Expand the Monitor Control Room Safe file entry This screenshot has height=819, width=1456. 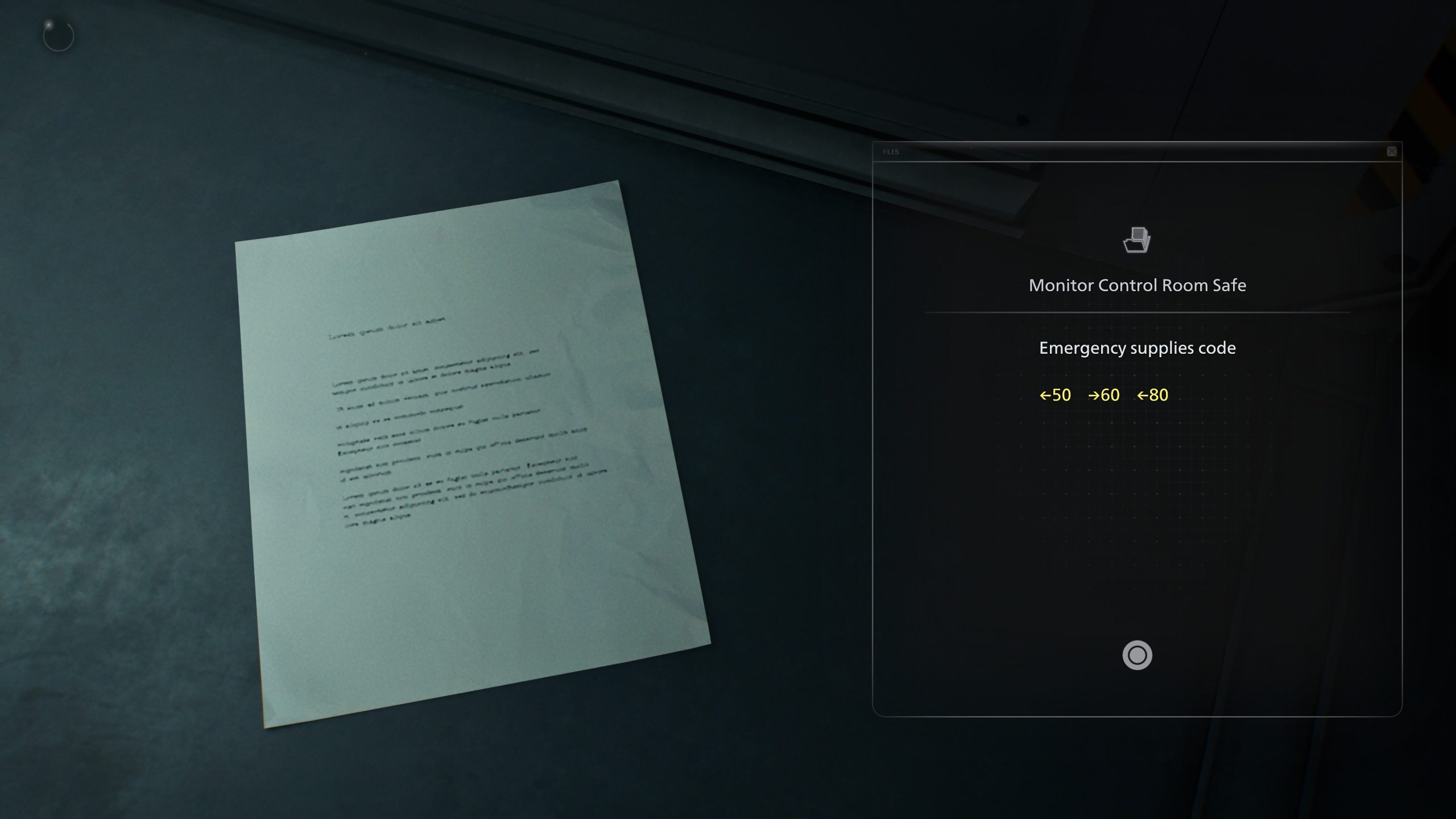click(1136, 286)
